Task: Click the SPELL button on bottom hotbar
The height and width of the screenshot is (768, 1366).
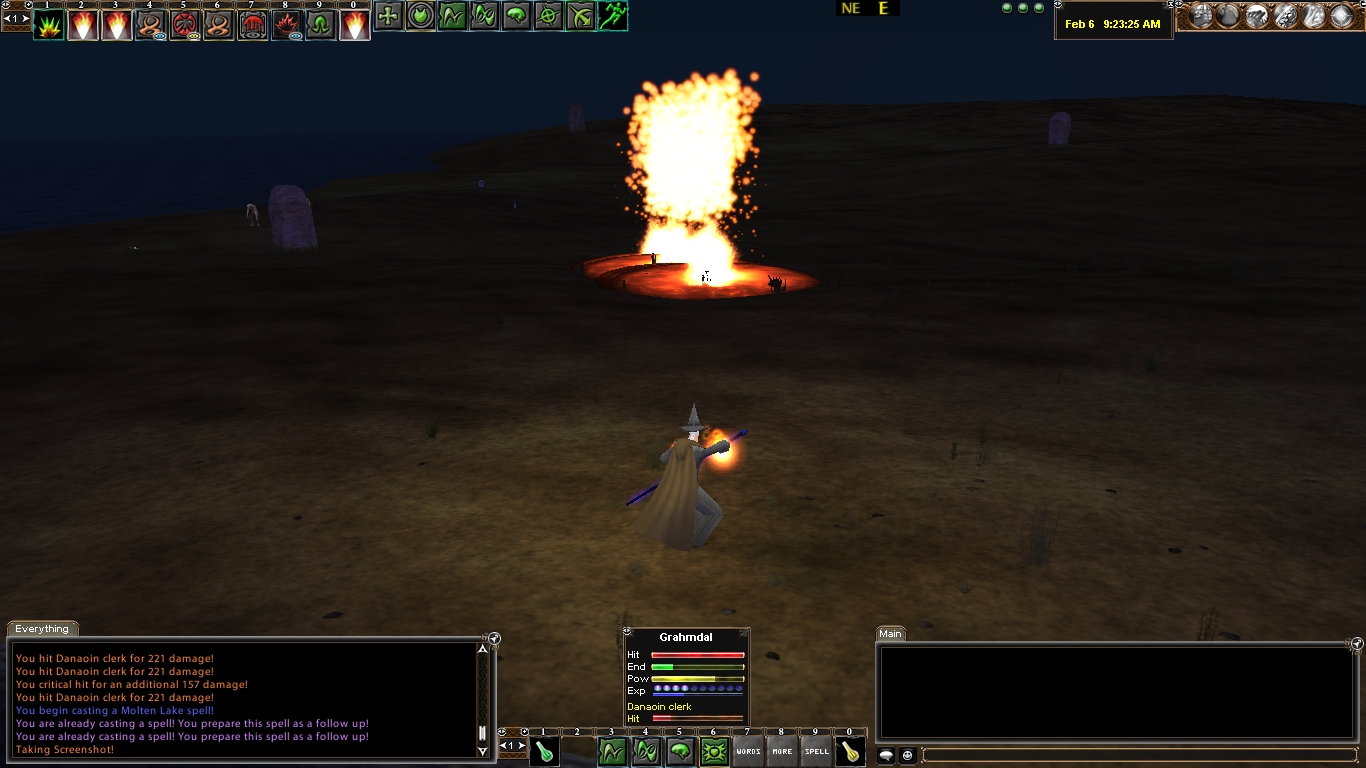Action: pos(816,752)
